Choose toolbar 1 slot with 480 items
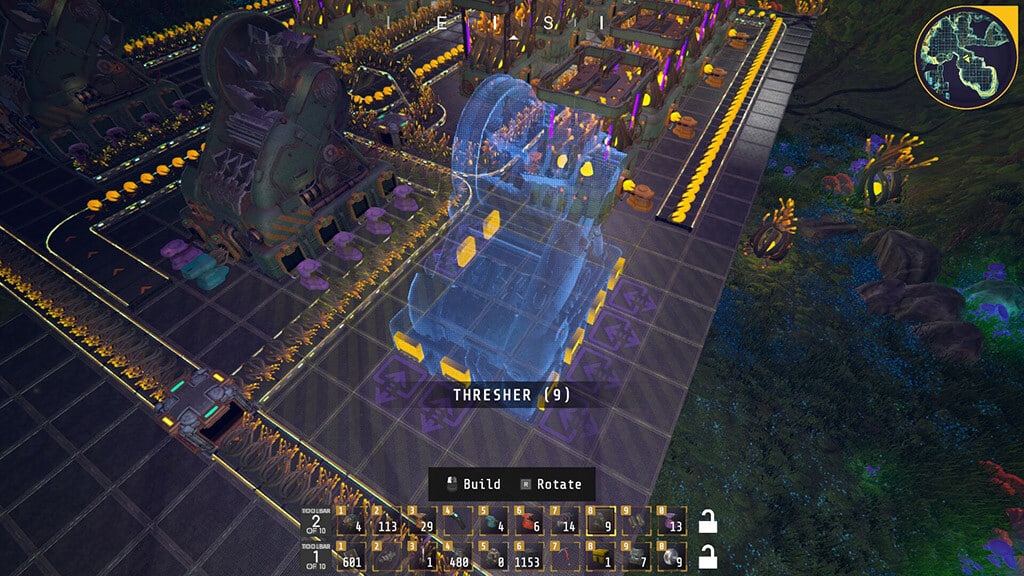Screen dimensions: 1024x576 [458, 556]
